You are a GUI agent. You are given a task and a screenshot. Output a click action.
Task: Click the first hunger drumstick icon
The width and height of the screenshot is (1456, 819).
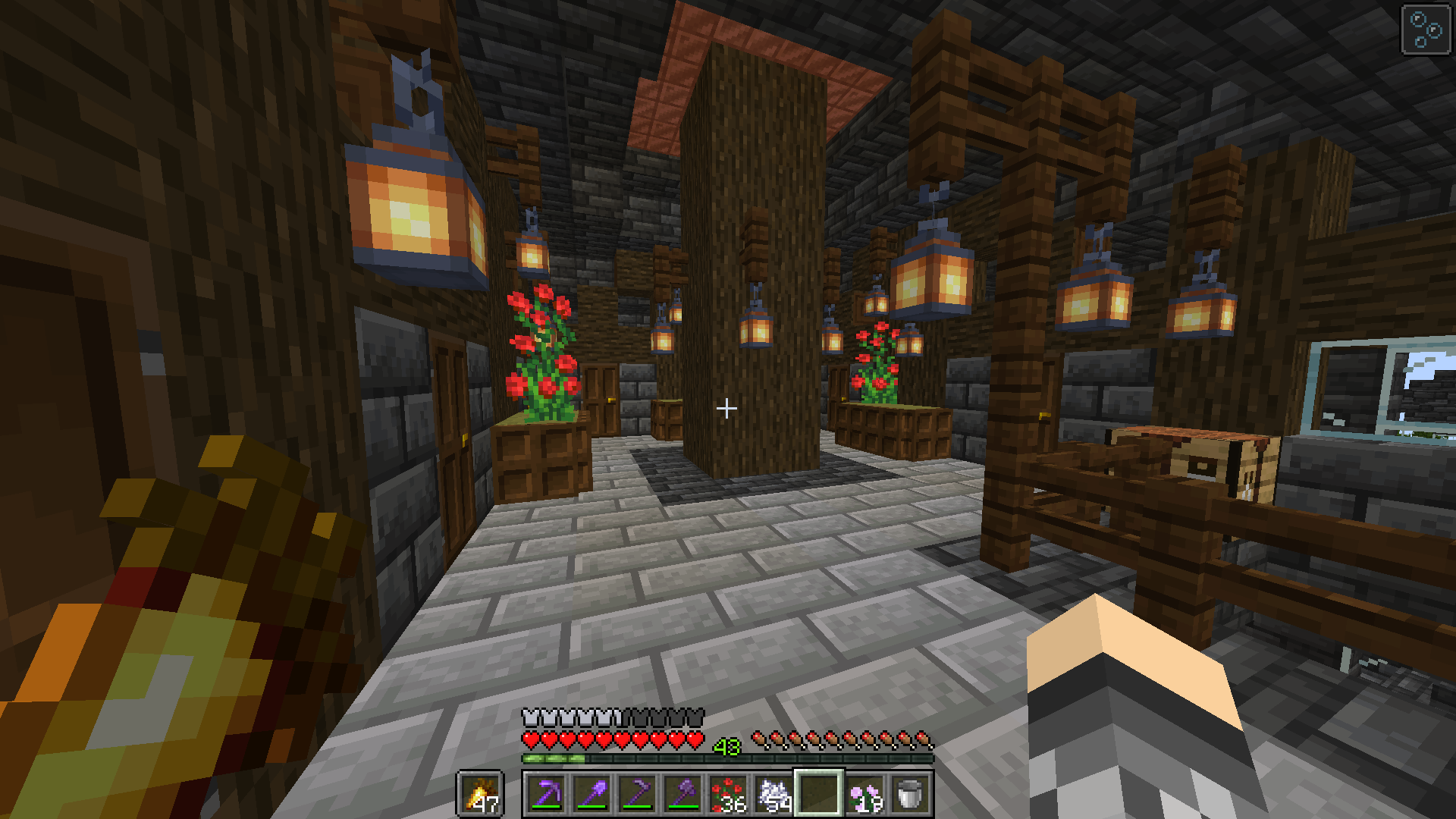(x=761, y=737)
